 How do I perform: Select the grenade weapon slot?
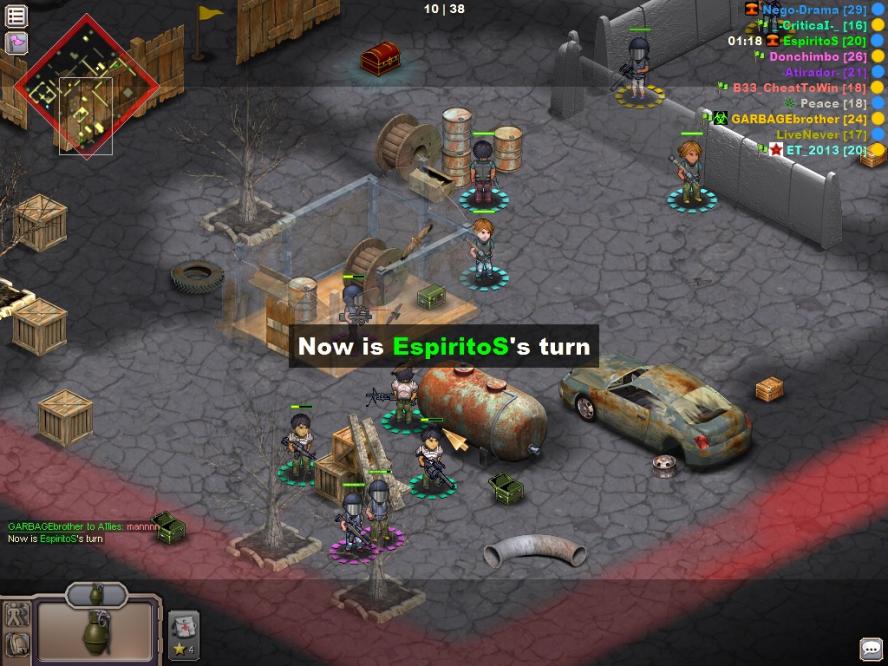tap(96, 630)
